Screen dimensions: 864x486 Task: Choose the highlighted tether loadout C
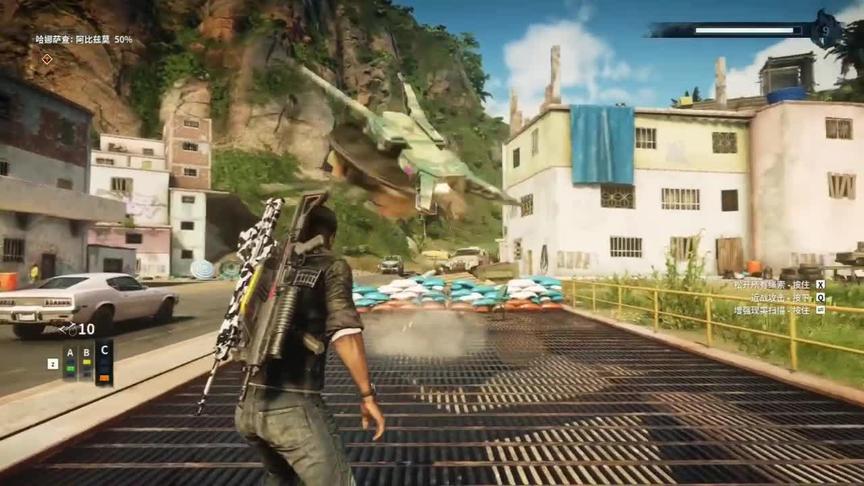[x=104, y=361]
